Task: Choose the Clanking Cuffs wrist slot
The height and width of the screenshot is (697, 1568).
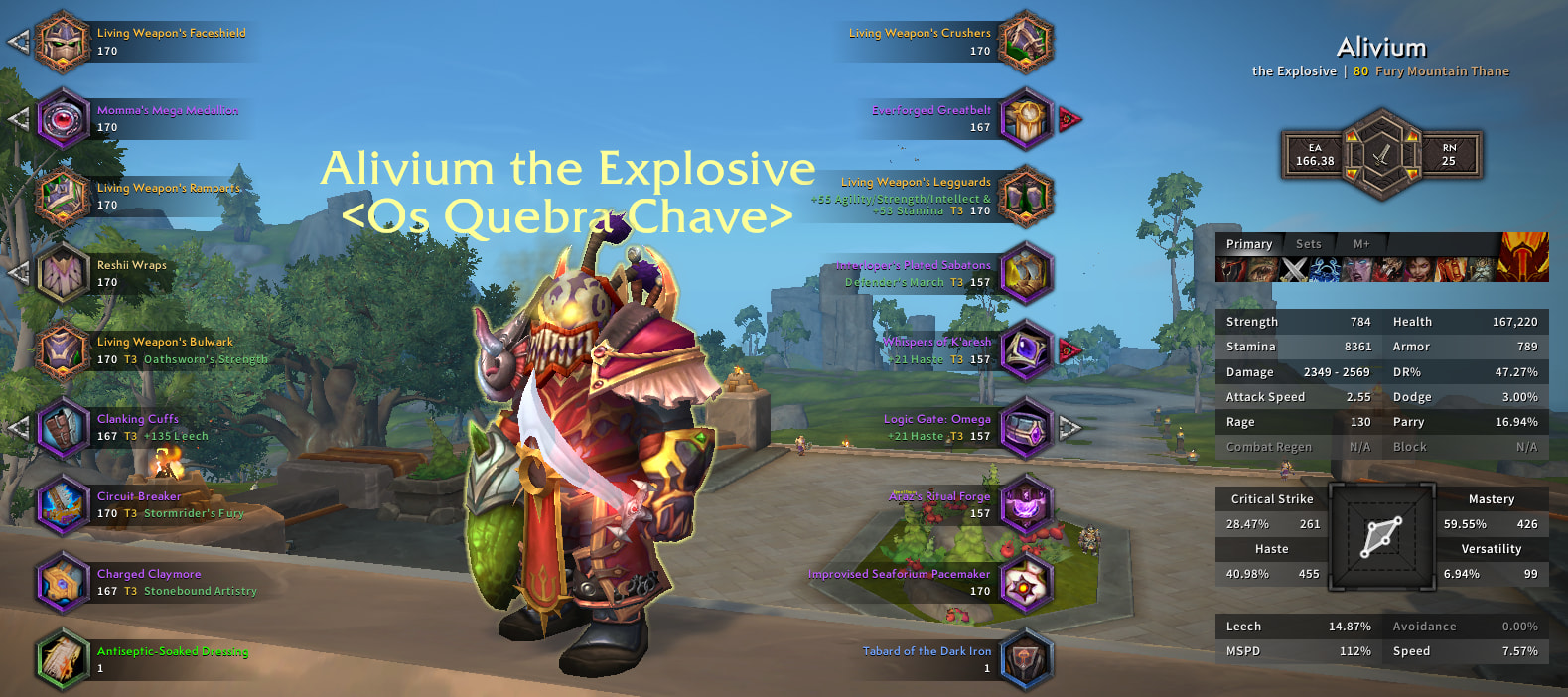Action: [x=63, y=428]
